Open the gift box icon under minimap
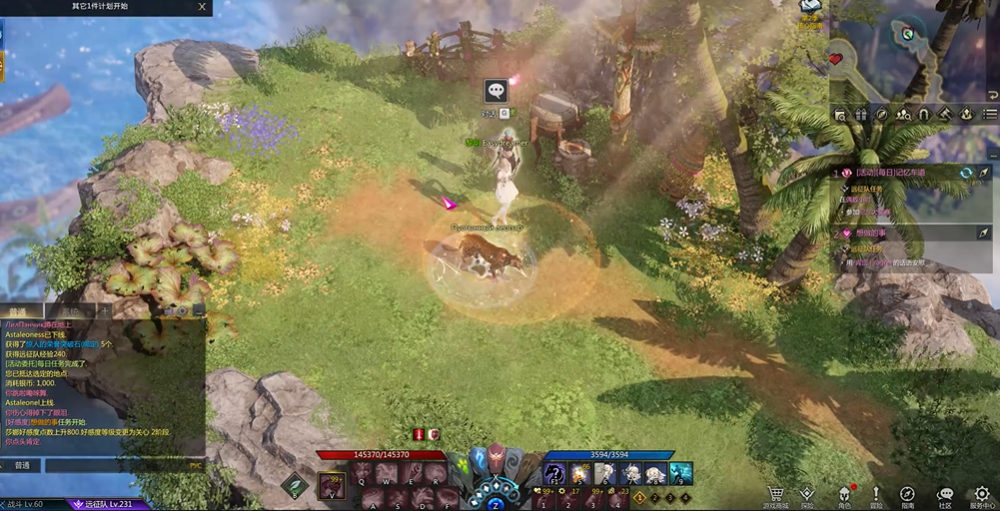The image size is (1000, 511). [x=861, y=114]
